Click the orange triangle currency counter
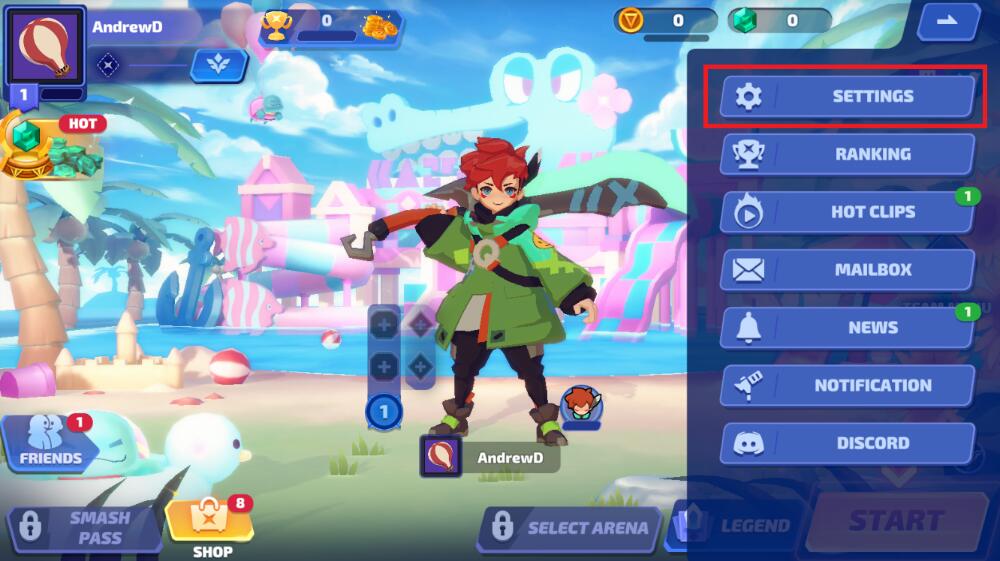This screenshot has width=1000, height=561. 665,21
